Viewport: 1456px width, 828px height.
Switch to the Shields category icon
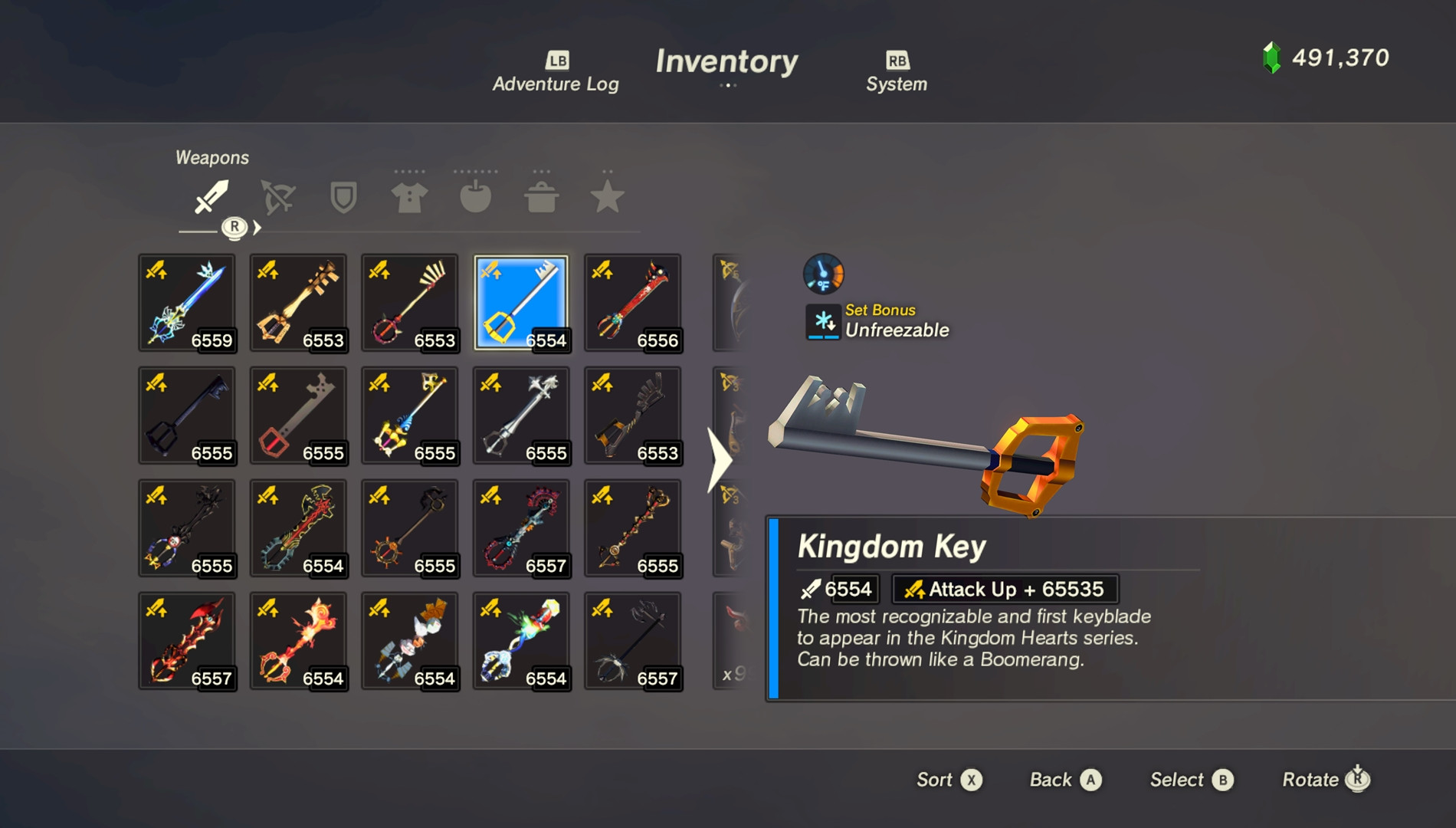(x=342, y=198)
